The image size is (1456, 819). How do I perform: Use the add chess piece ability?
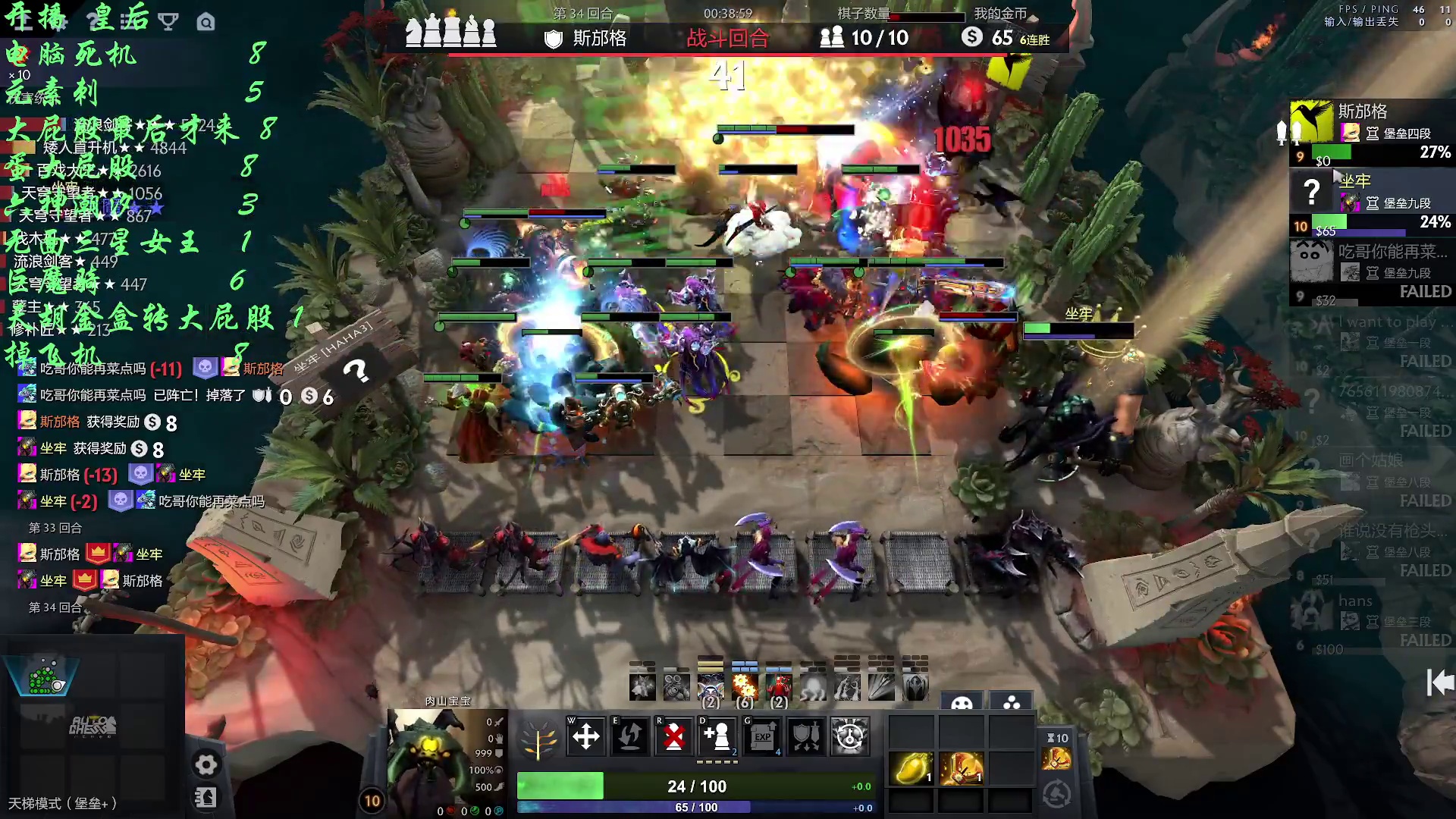coord(717,736)
